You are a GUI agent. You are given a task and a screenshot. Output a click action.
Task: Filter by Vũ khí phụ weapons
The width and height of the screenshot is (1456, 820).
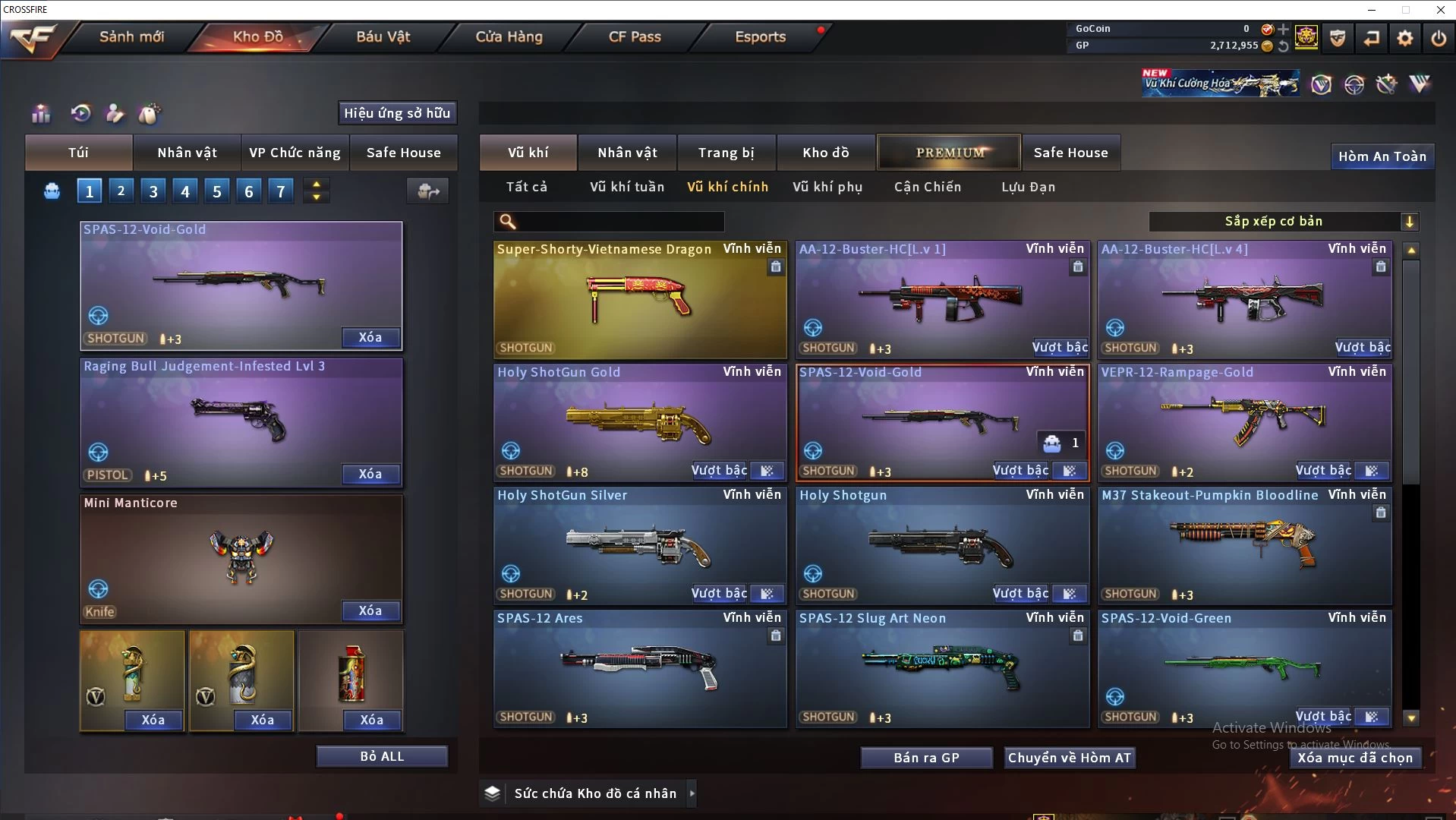(827, 187)
